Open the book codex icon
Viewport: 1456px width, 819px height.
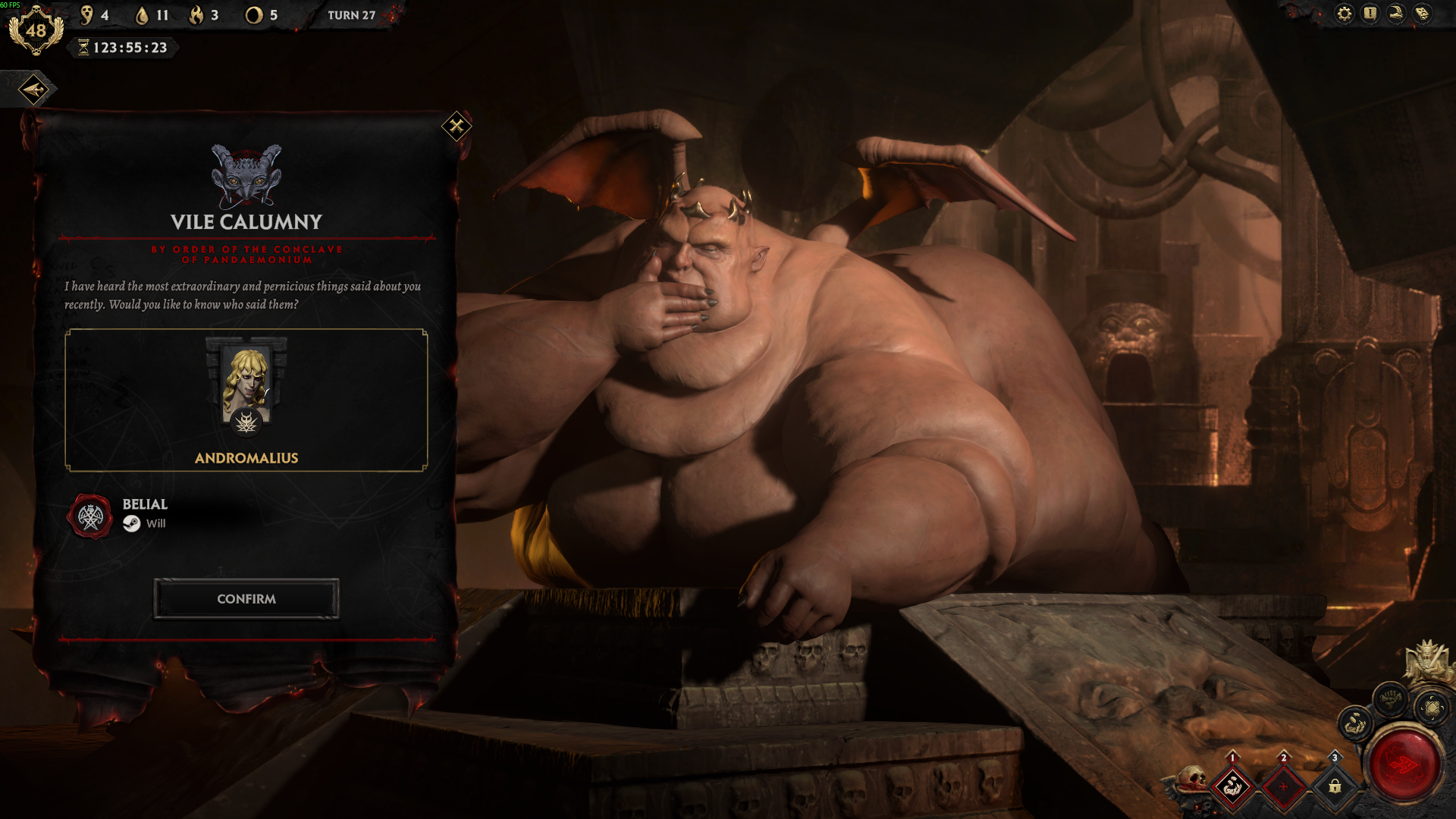(1422, 14)
